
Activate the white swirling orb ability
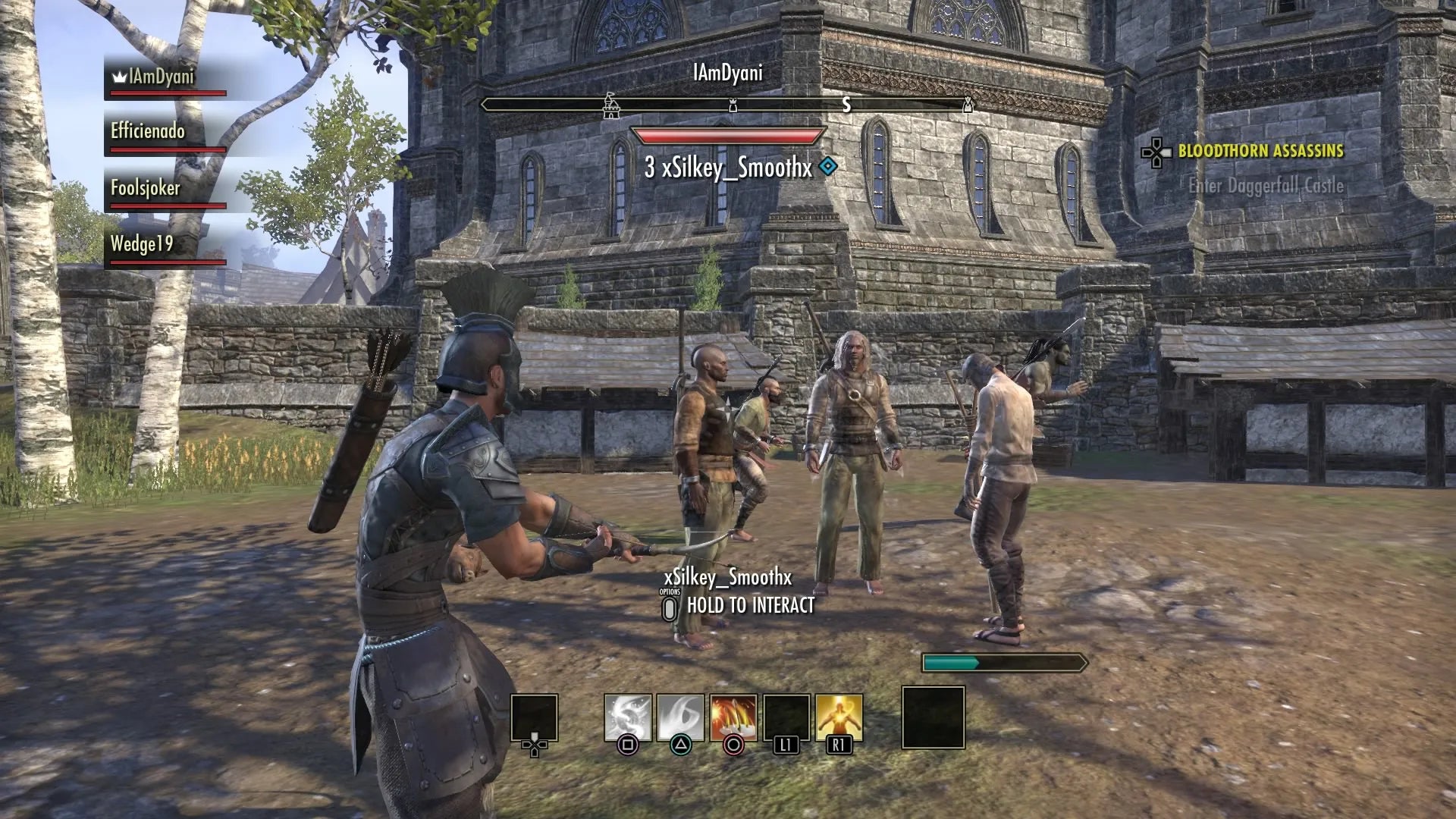[627, 717]
